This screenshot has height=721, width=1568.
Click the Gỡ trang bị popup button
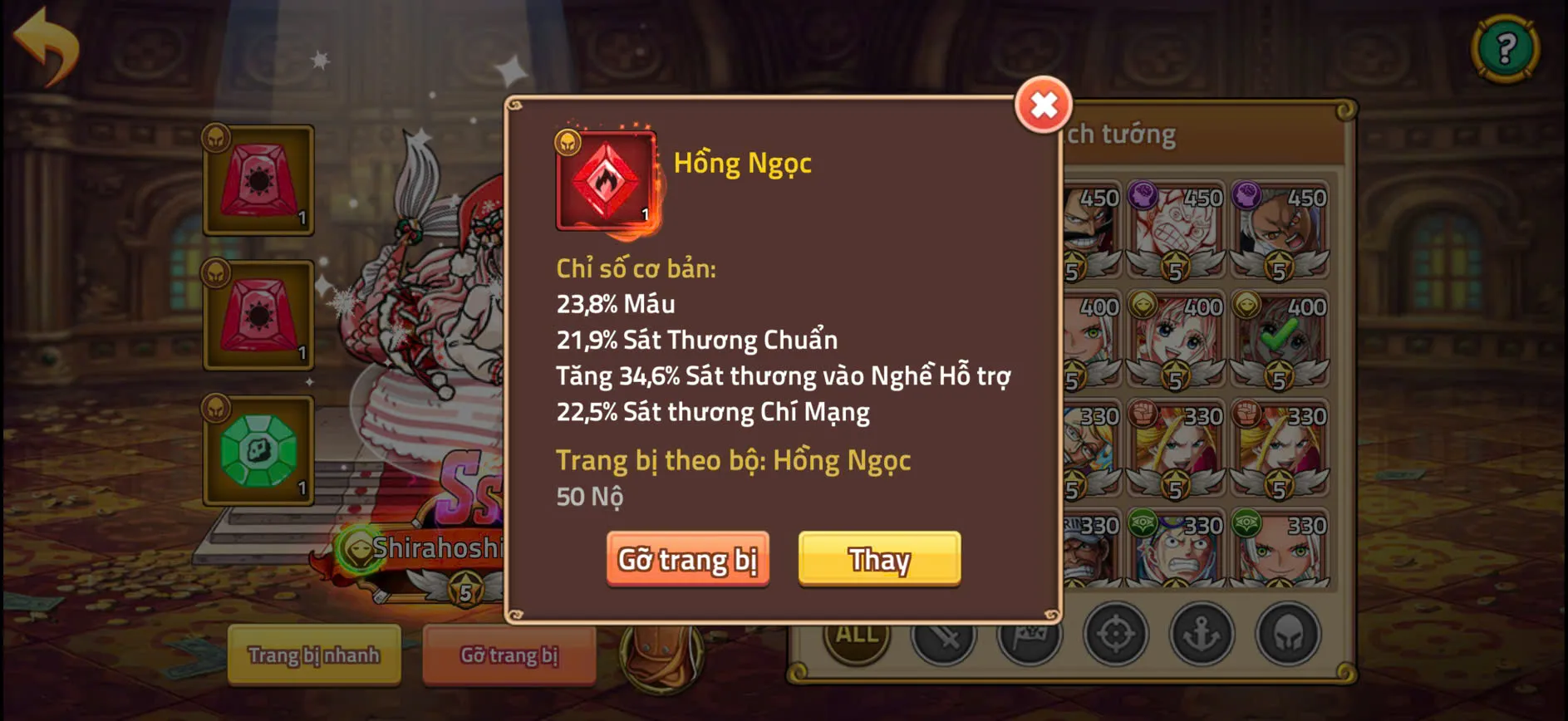[688, 560]
